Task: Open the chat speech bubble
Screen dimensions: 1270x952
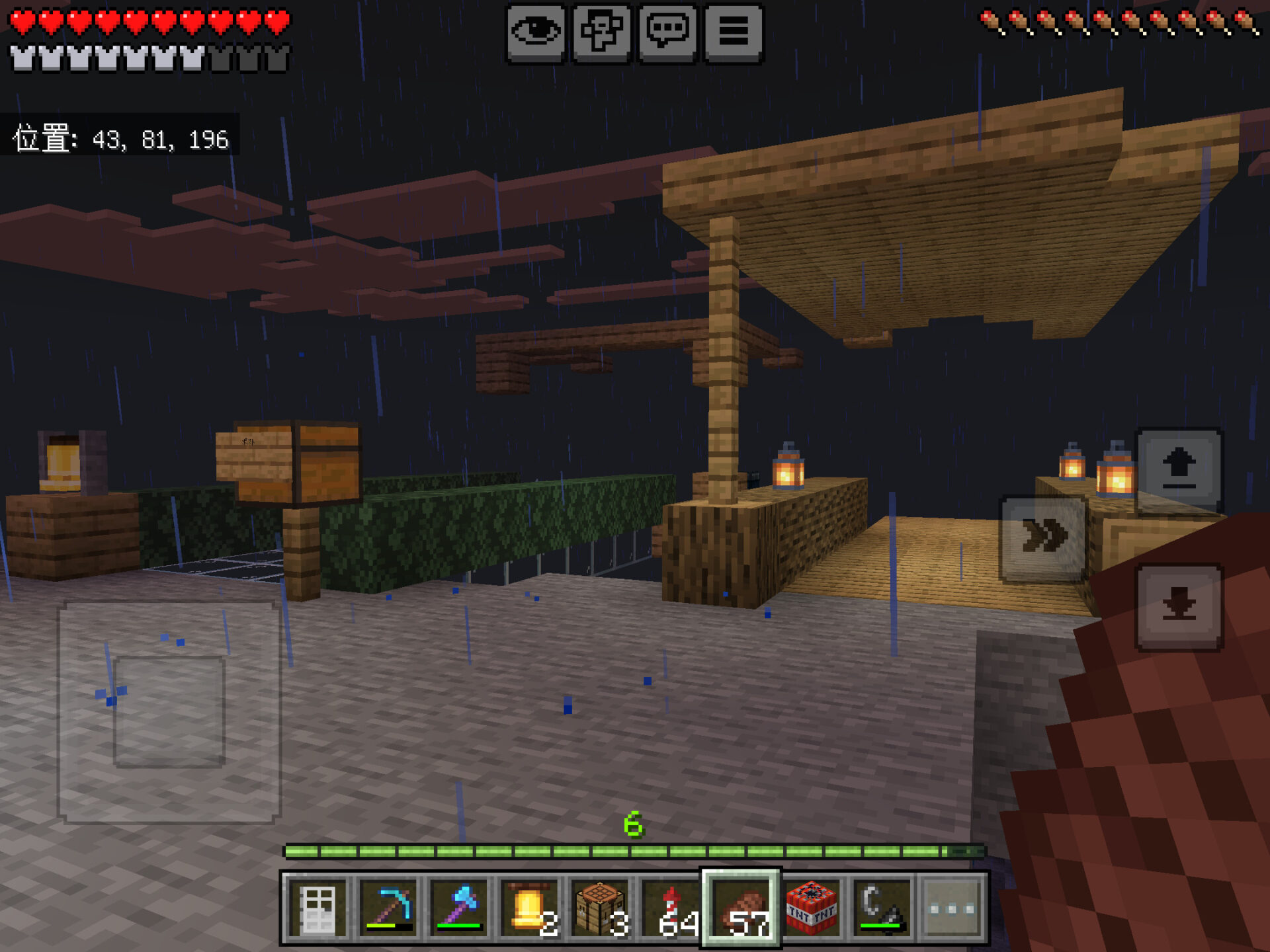Action: tap(667, 33)
